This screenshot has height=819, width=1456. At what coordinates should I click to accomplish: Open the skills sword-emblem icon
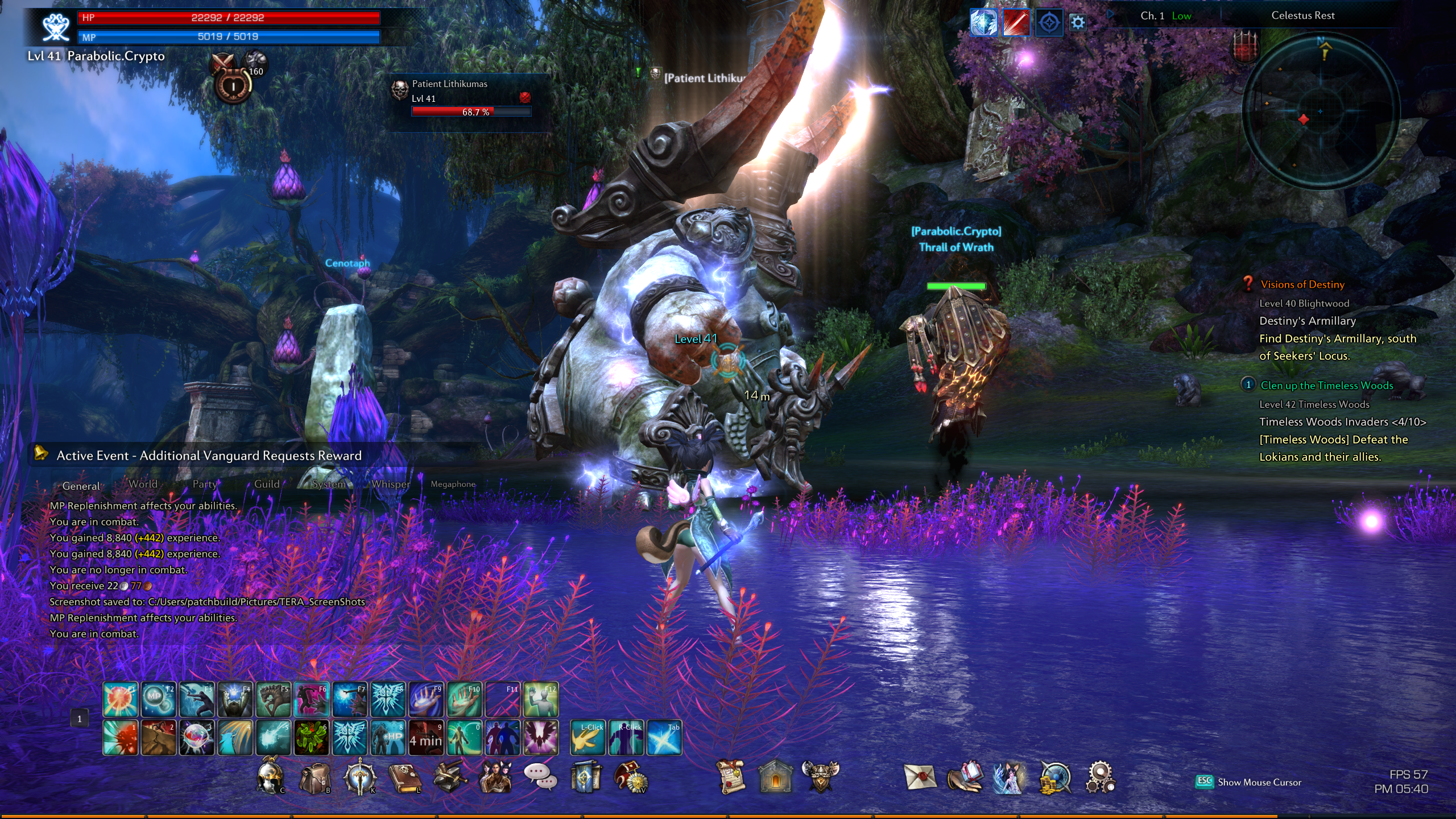359,777
